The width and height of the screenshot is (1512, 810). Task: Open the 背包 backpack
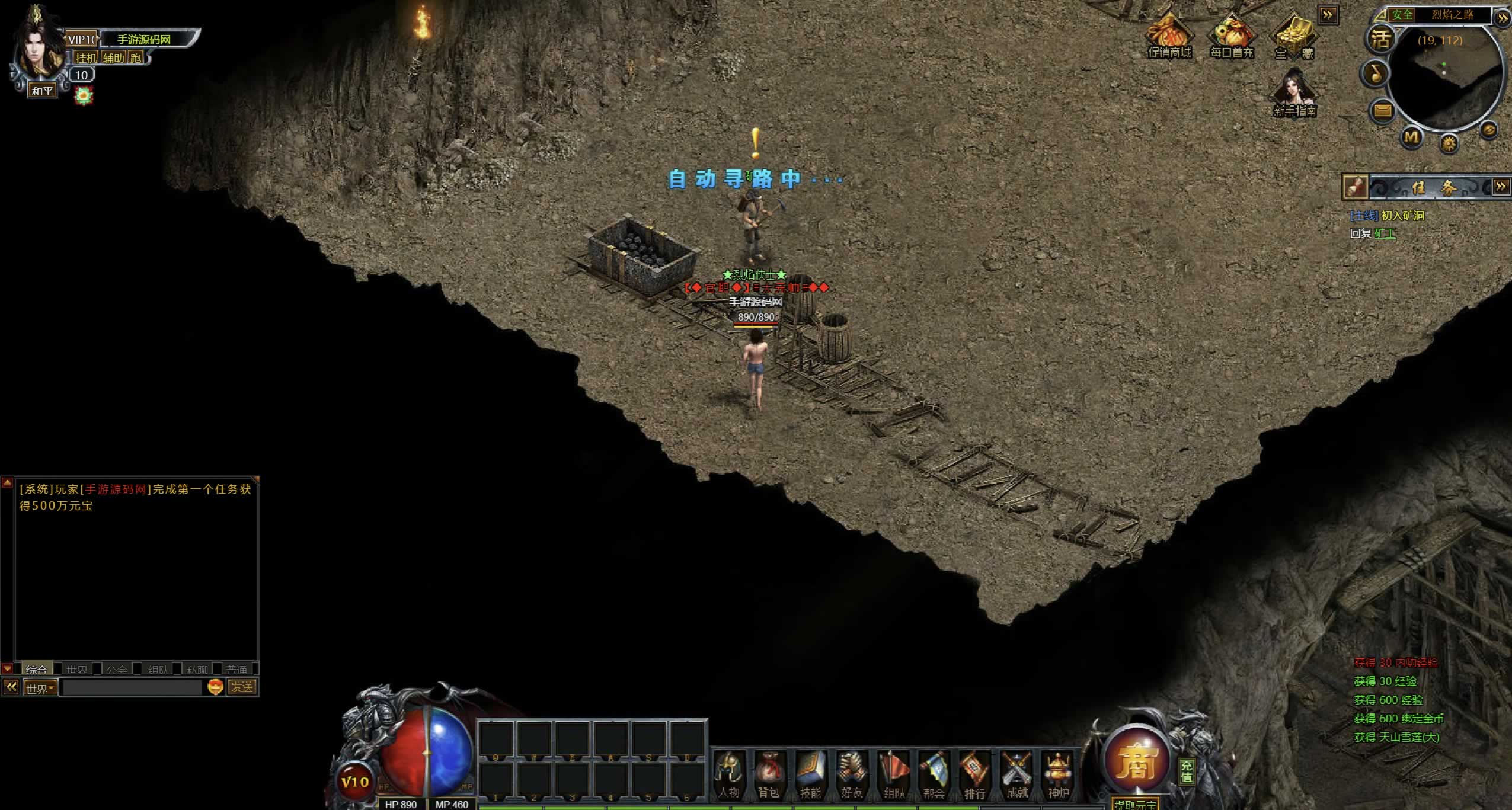click(769, 773)
